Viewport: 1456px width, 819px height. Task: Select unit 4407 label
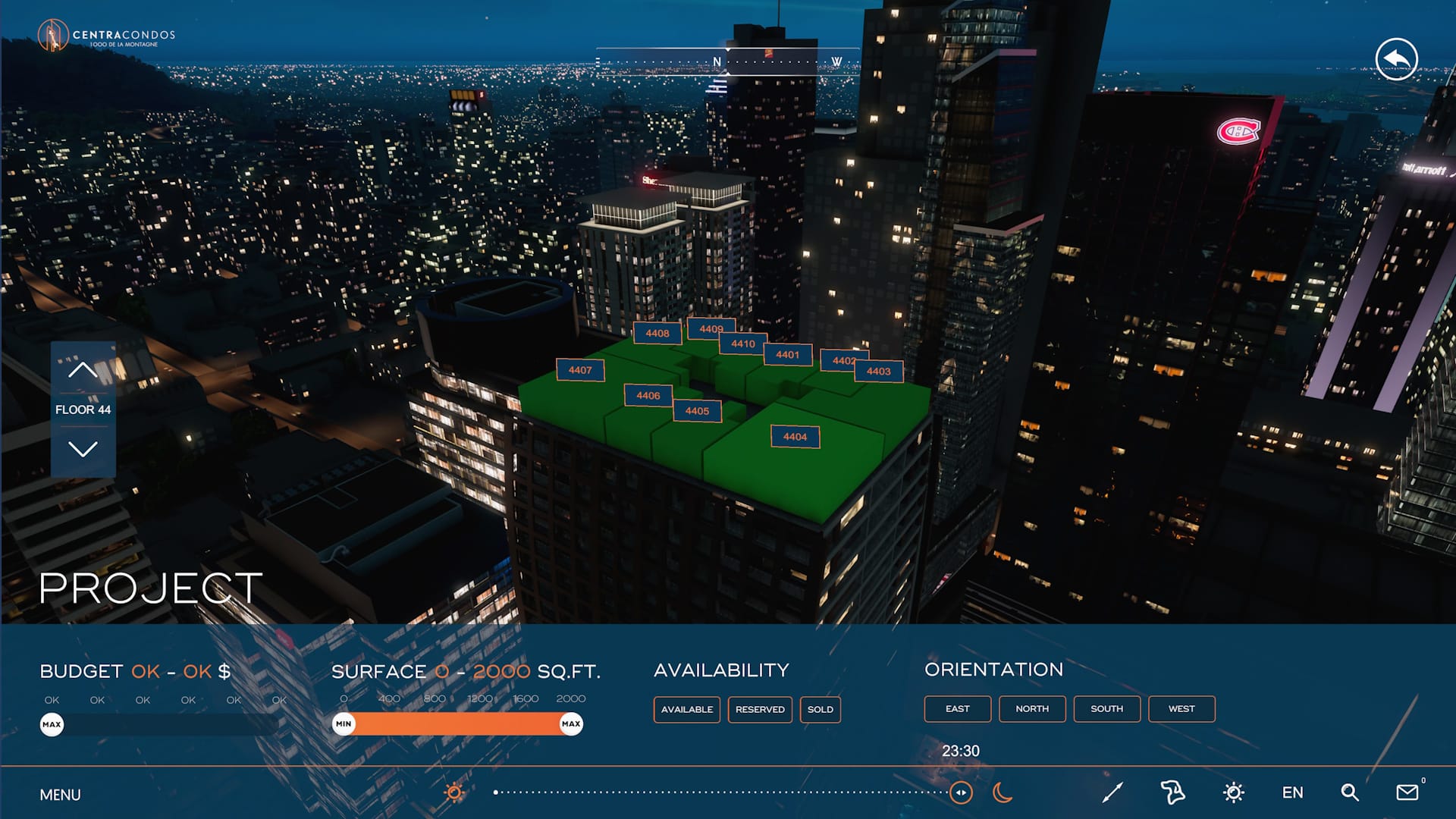click(580, 370)
